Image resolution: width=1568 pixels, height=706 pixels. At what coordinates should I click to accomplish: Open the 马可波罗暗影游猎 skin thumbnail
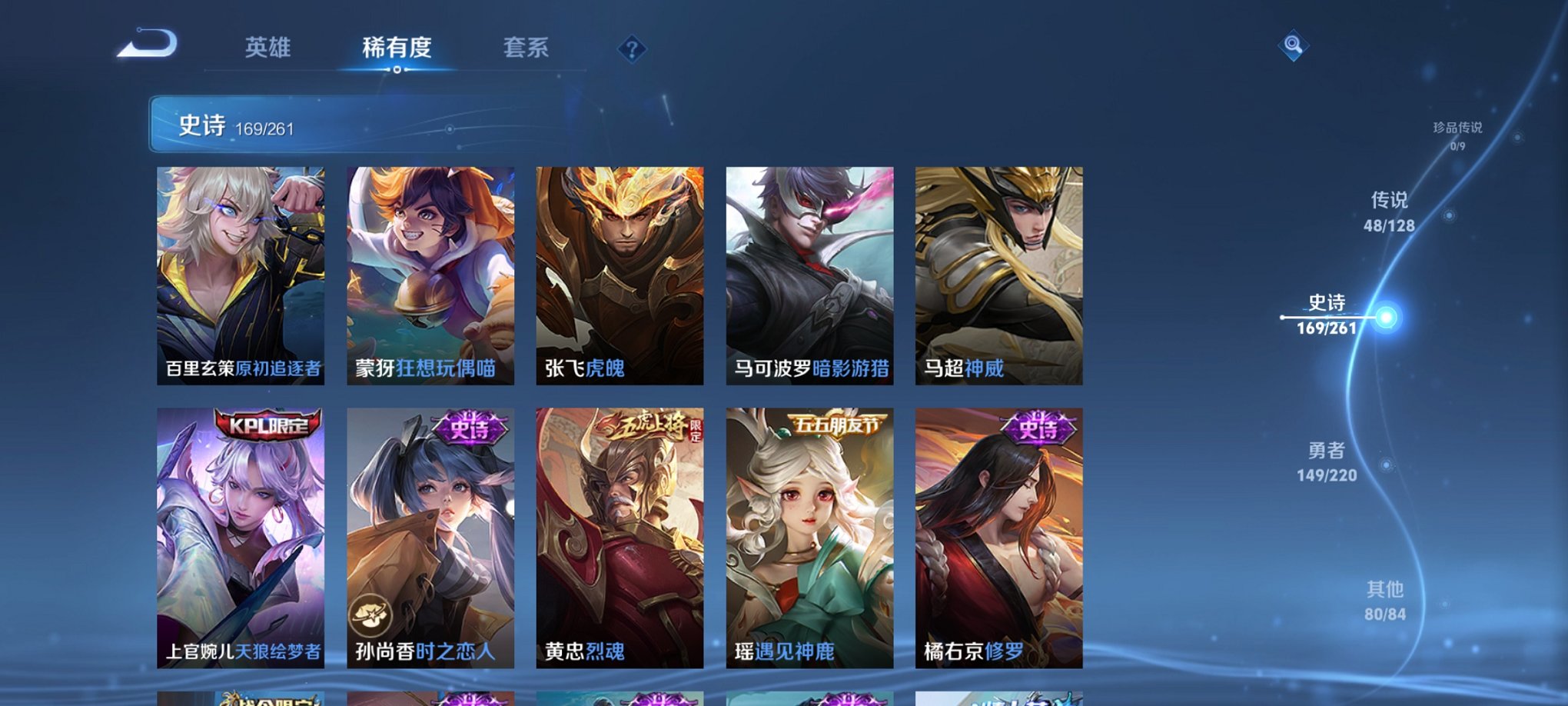(809, 277)
